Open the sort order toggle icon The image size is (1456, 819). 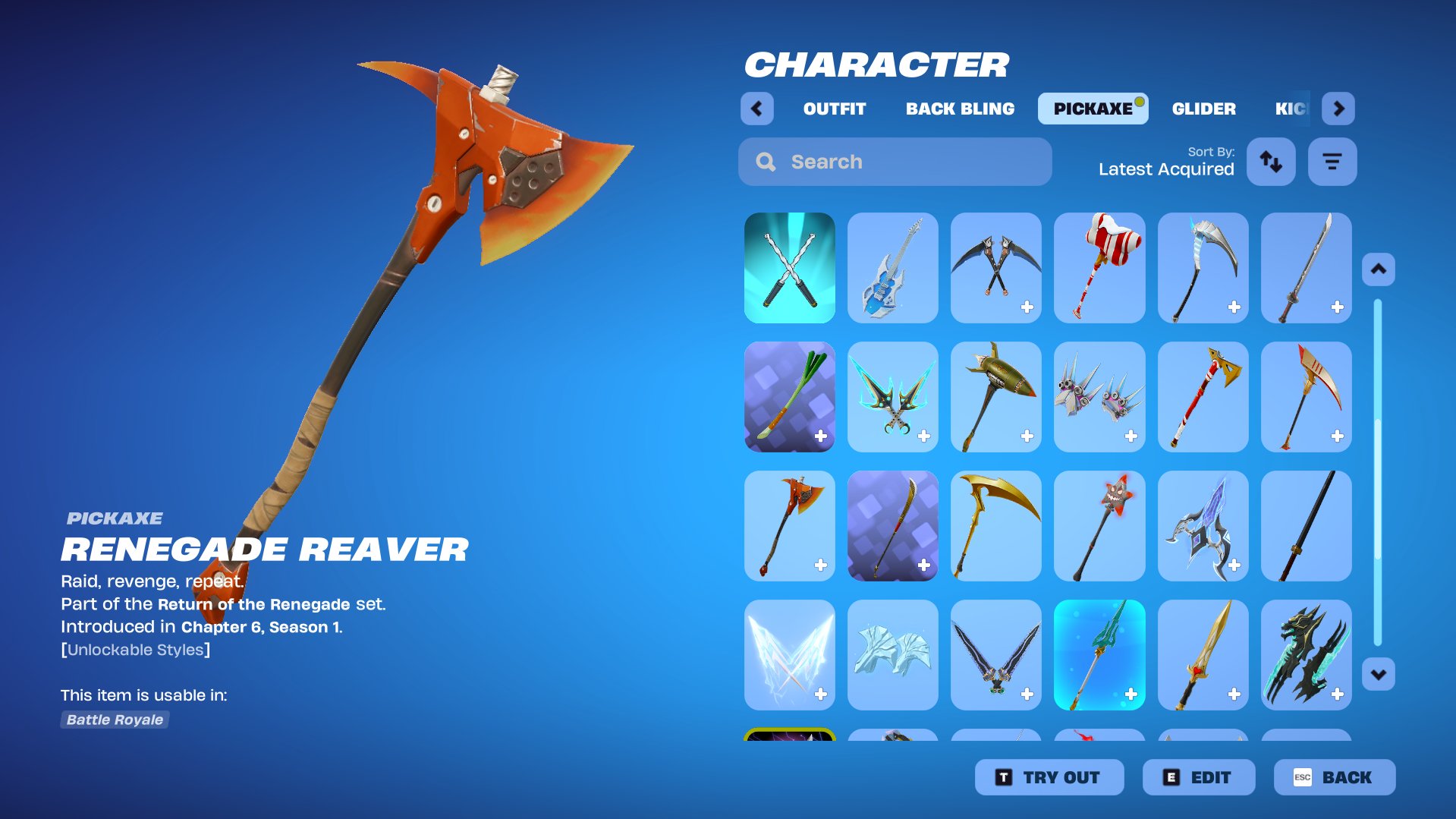[x=1271, y=161]
